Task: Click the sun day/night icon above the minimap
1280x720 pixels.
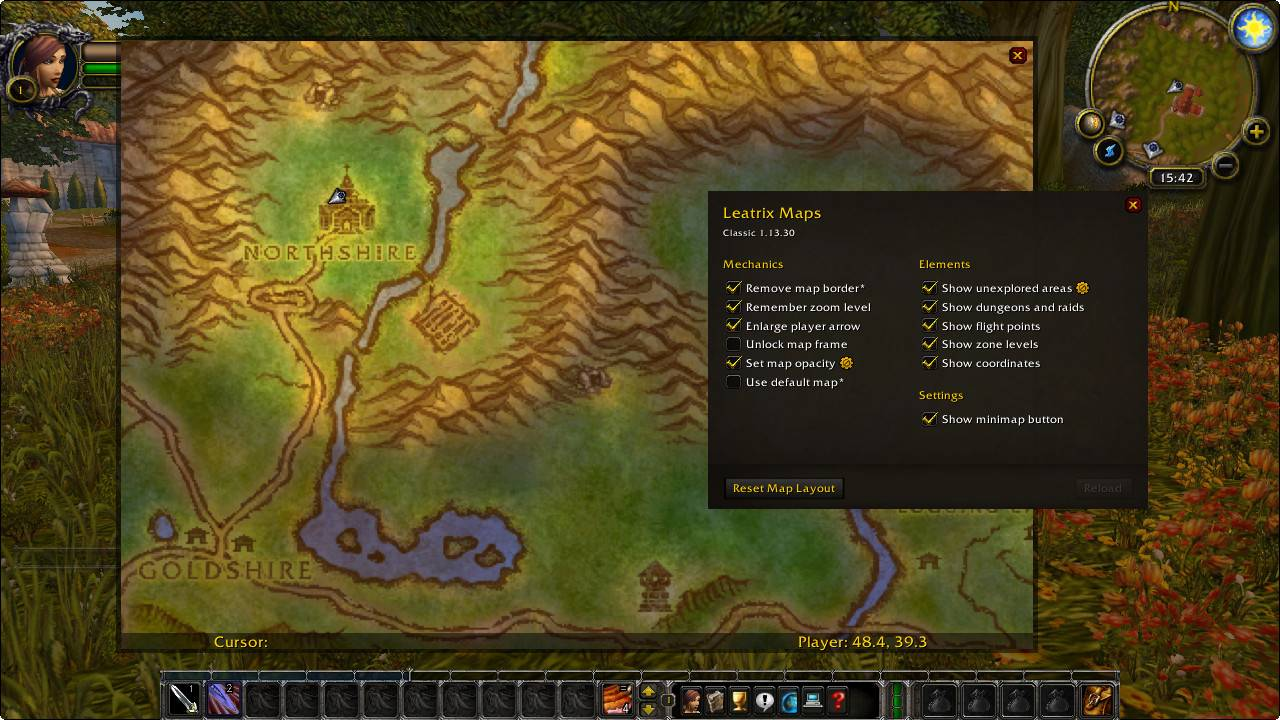Action: point(1253,27)
